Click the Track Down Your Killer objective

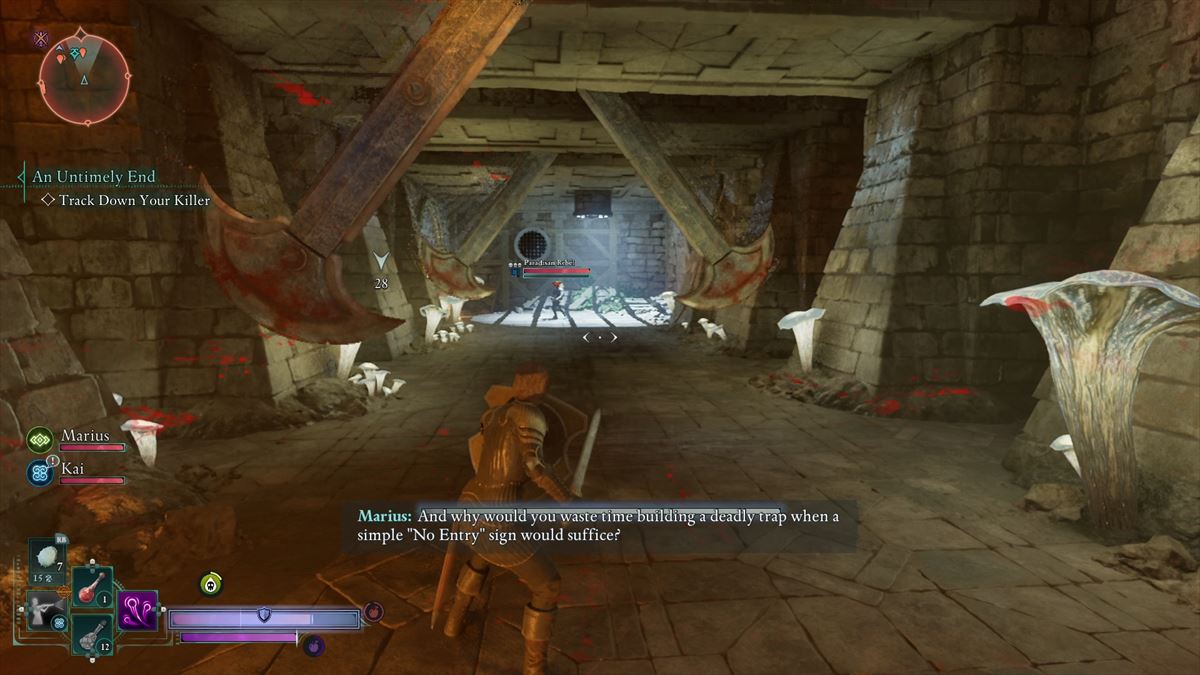[x=134, y=200]
